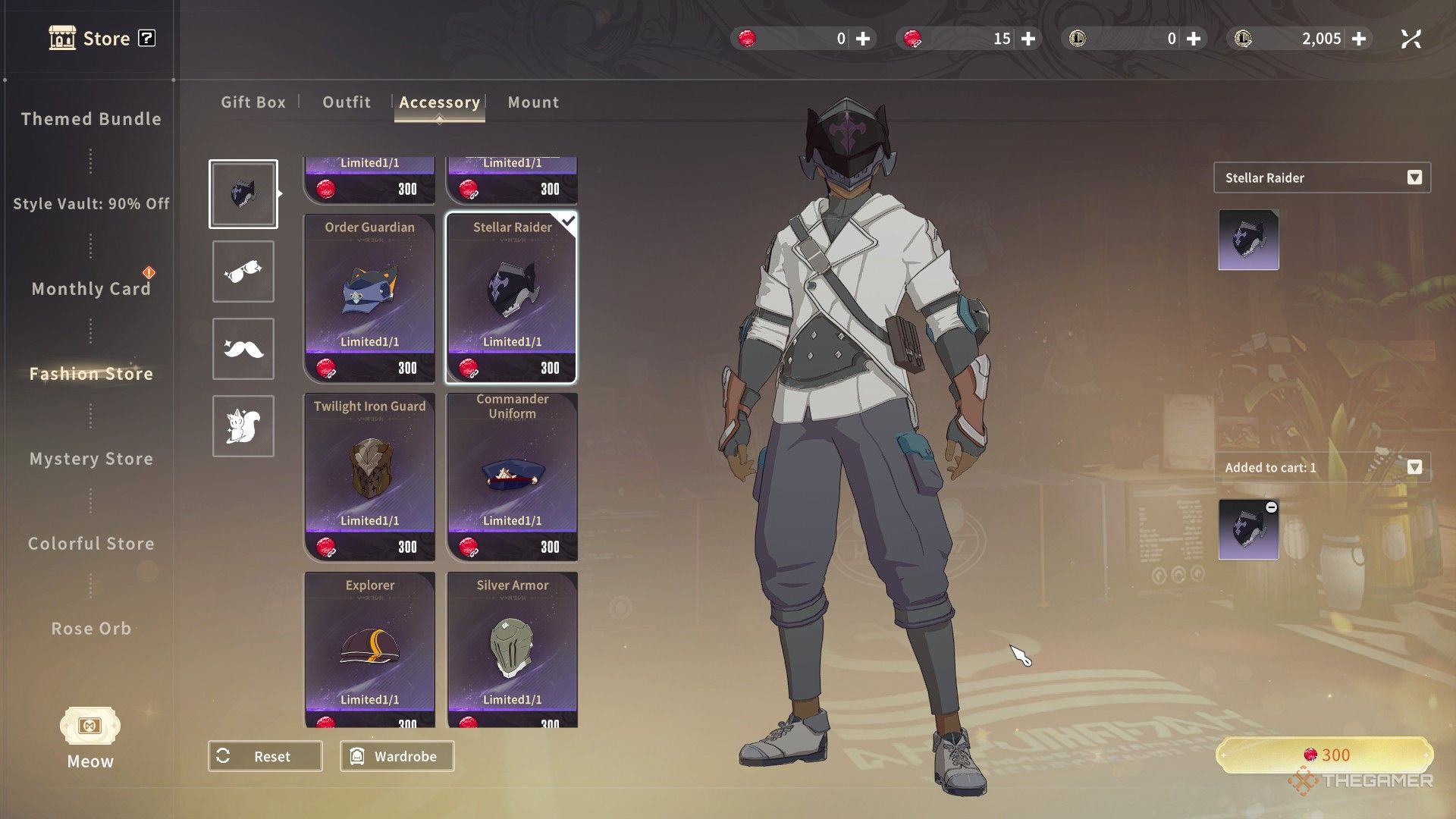Image resolution: width=1456 pixels, height=819 pixels.
Task: Select the squirrel tail accessory category
Action: click(x=243, y=426)
